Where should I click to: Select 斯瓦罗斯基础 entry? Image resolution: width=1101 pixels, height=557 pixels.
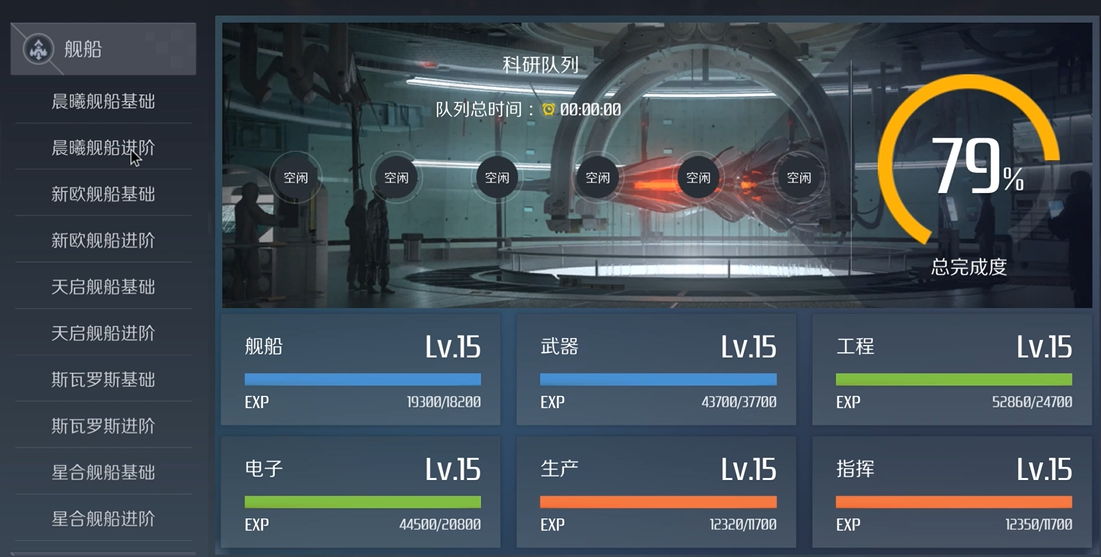click(103, 379)
